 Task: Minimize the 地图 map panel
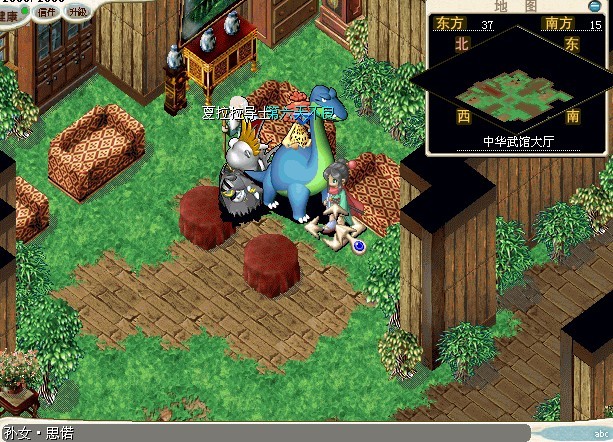pos(594,6)
